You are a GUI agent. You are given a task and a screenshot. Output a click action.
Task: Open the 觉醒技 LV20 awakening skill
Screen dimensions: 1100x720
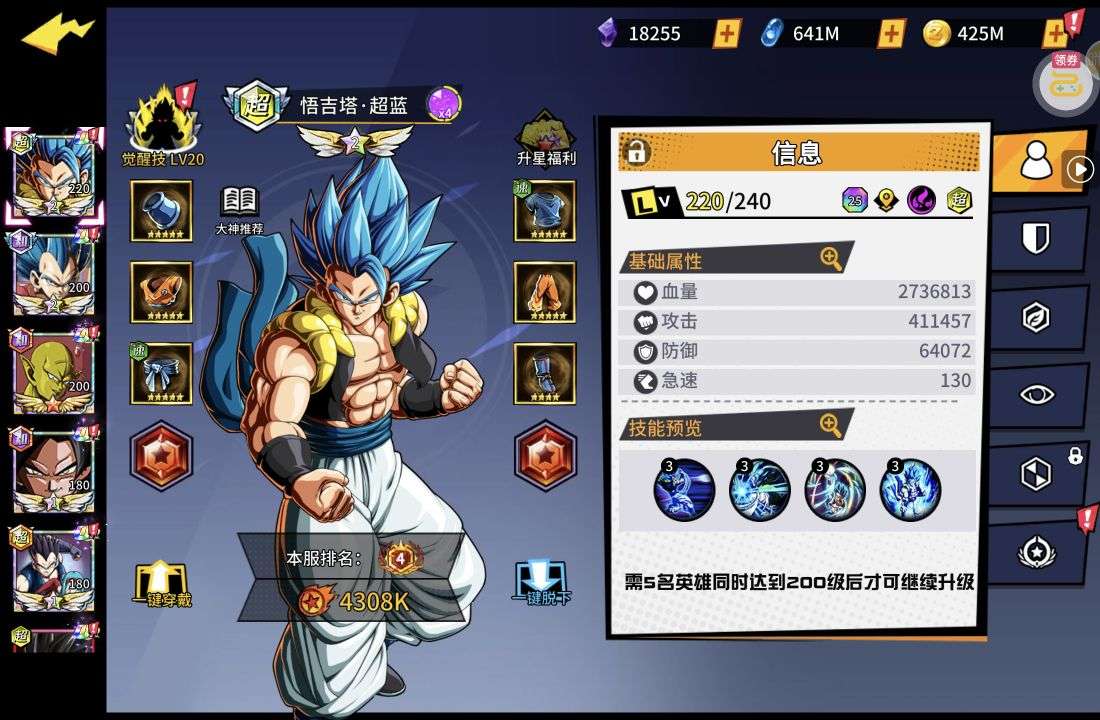tap(162, 125)
